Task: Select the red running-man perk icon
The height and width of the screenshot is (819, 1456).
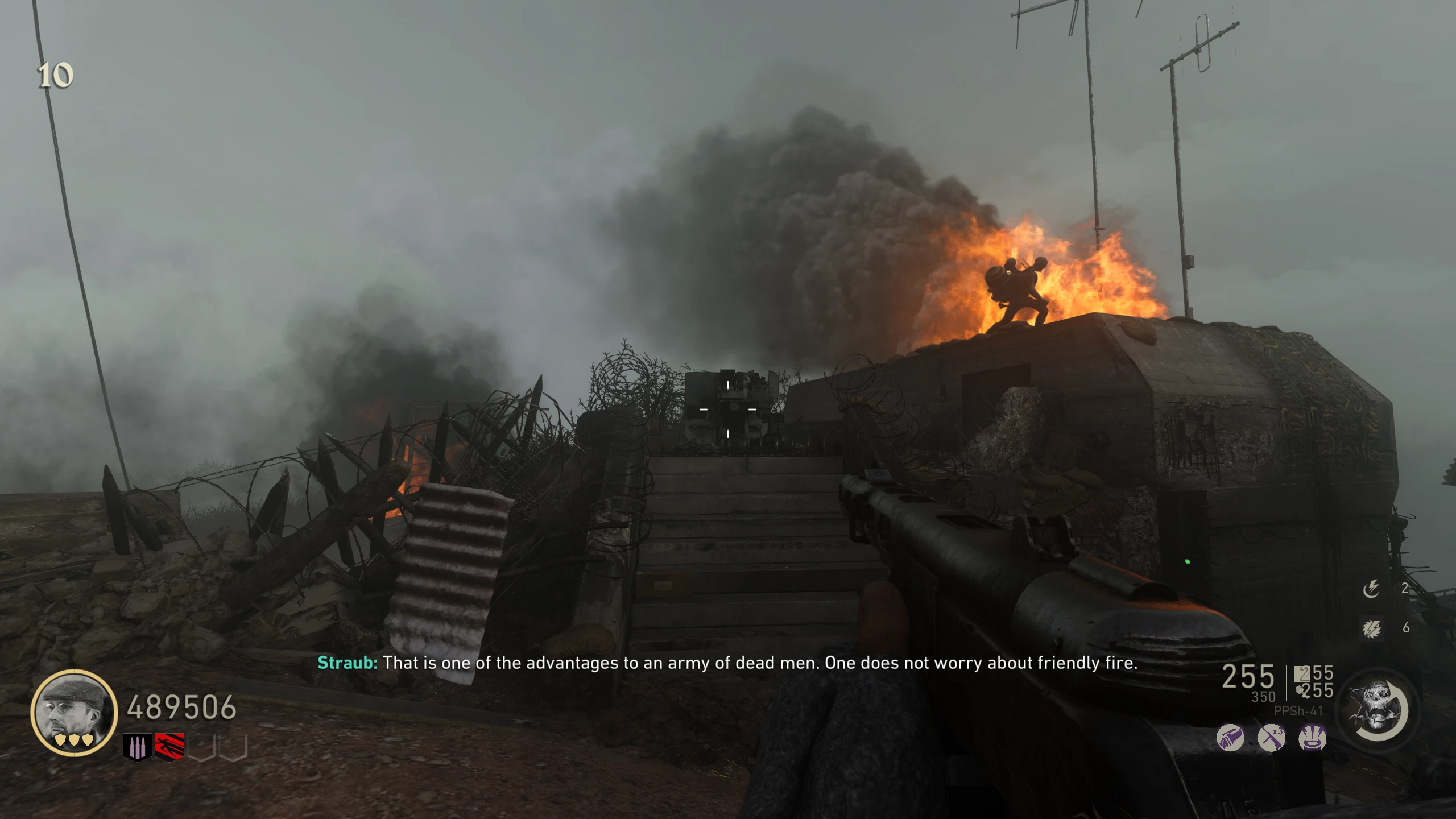Action: click(x=169, y=747)
